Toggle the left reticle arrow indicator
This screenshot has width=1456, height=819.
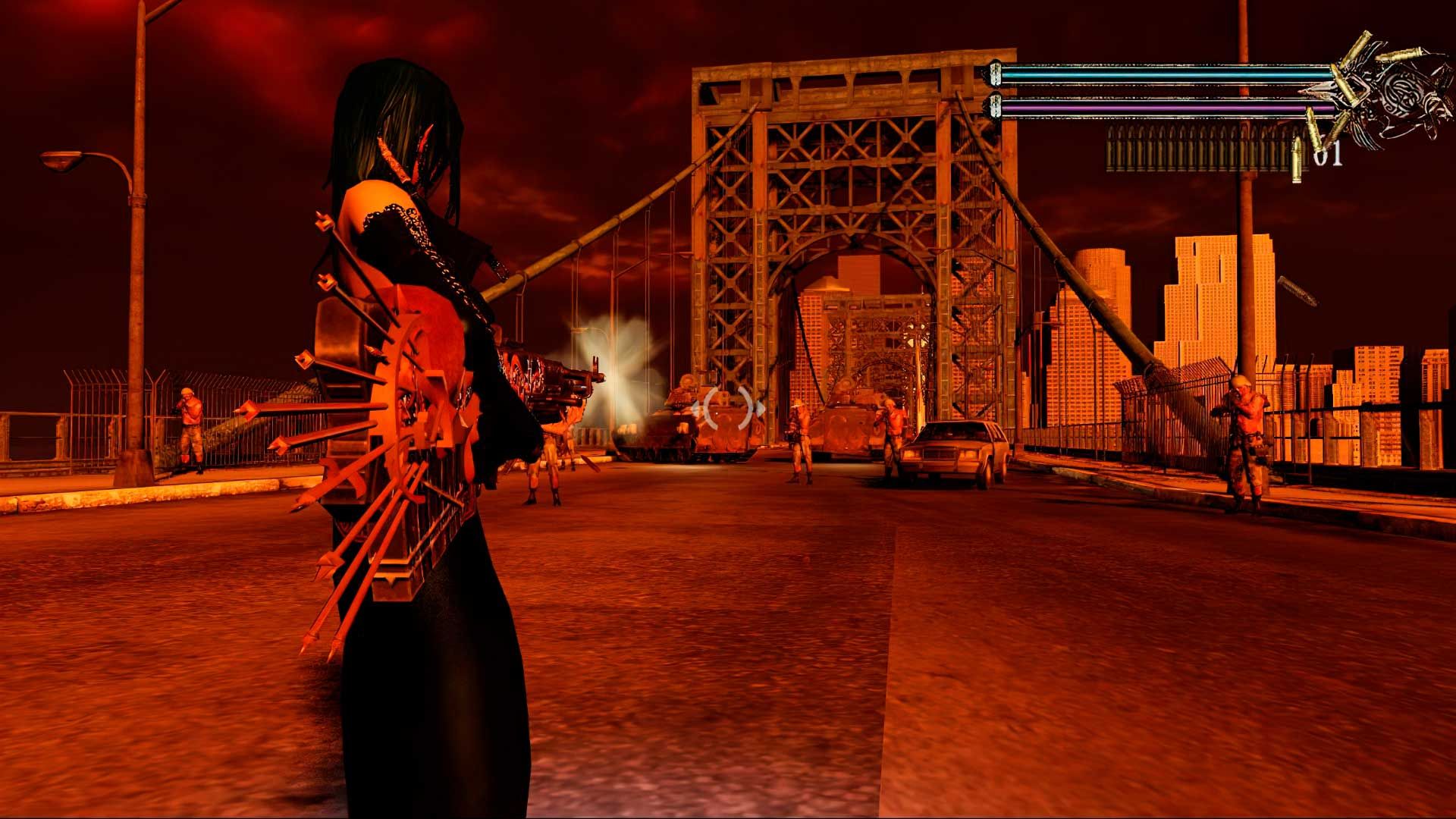pyautogui.click(x=696, y=408)
